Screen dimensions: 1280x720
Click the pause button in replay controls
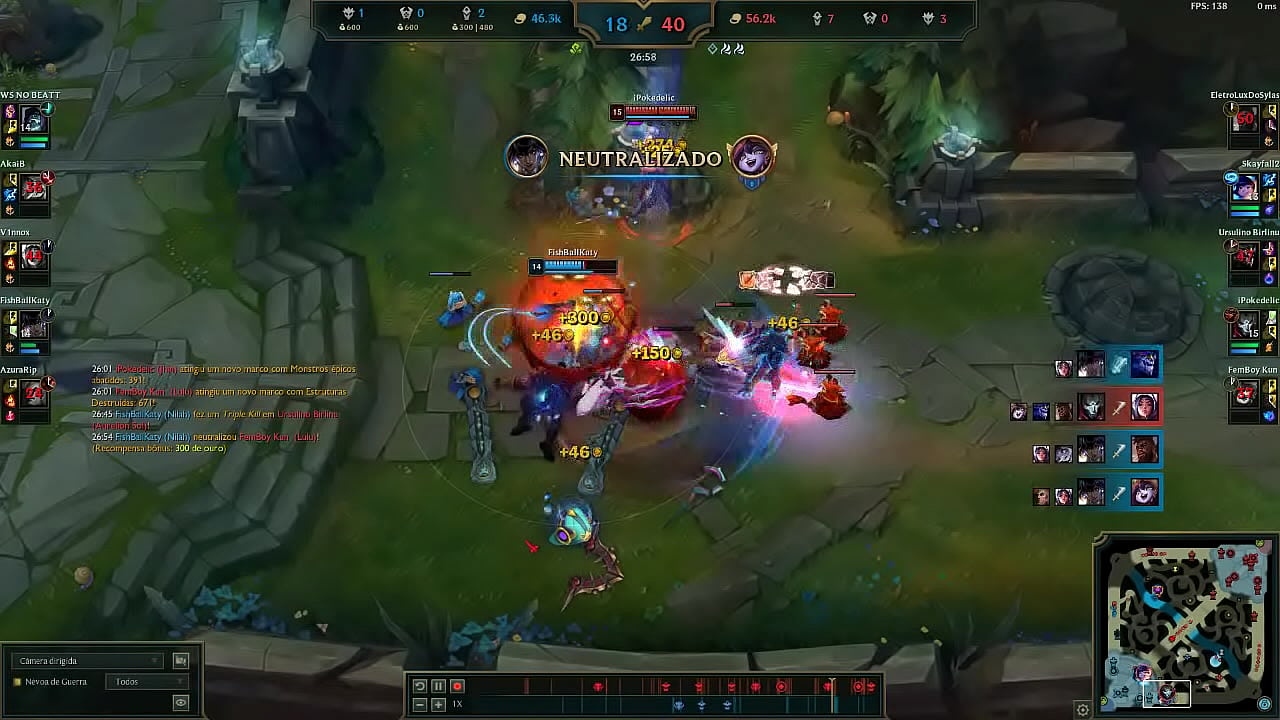[437, 686]
